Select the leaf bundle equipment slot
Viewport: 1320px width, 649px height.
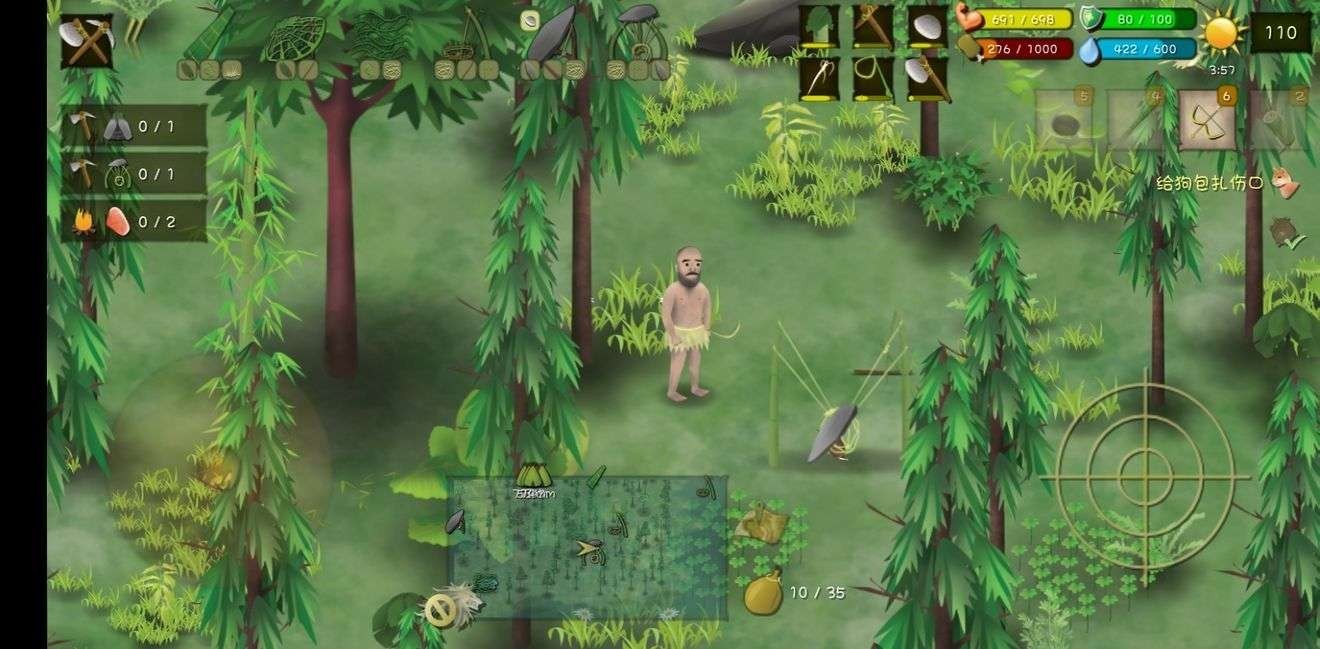(819, 27)
